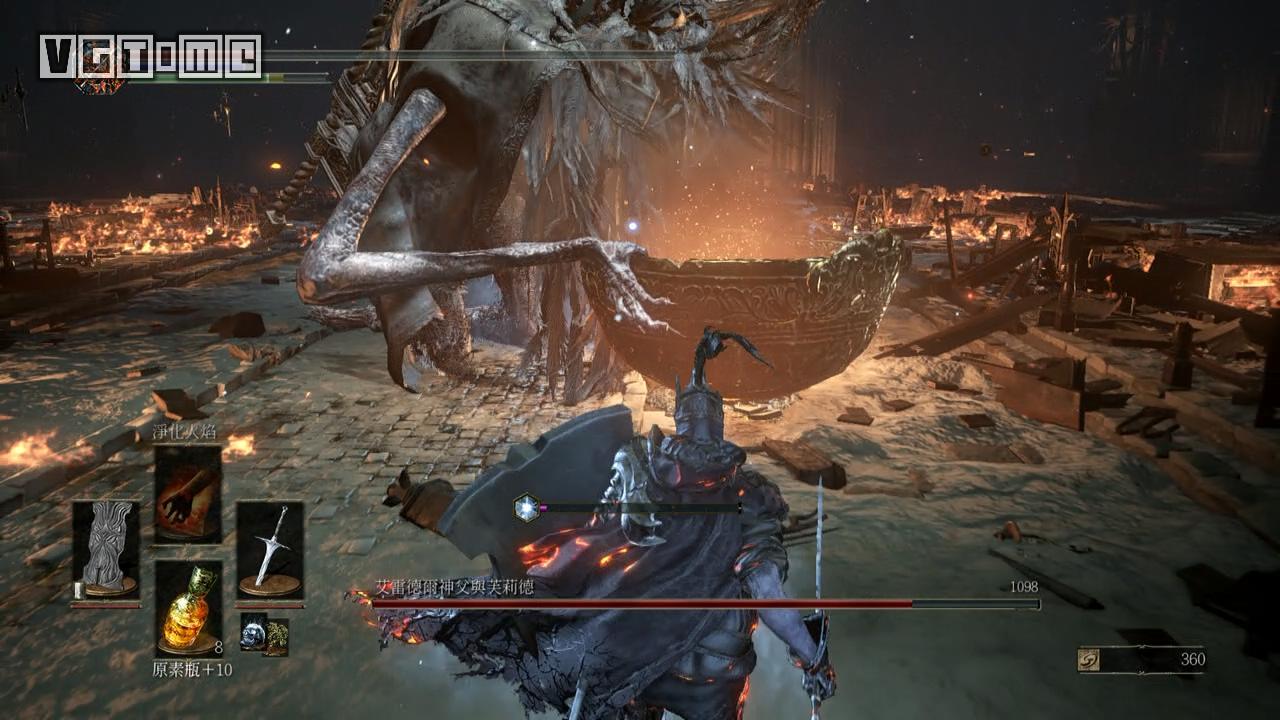The width and height of the screenshot is (1280, 720).
Task: Select the greatsword right-hand weapon slot
Action: (270, 549)
